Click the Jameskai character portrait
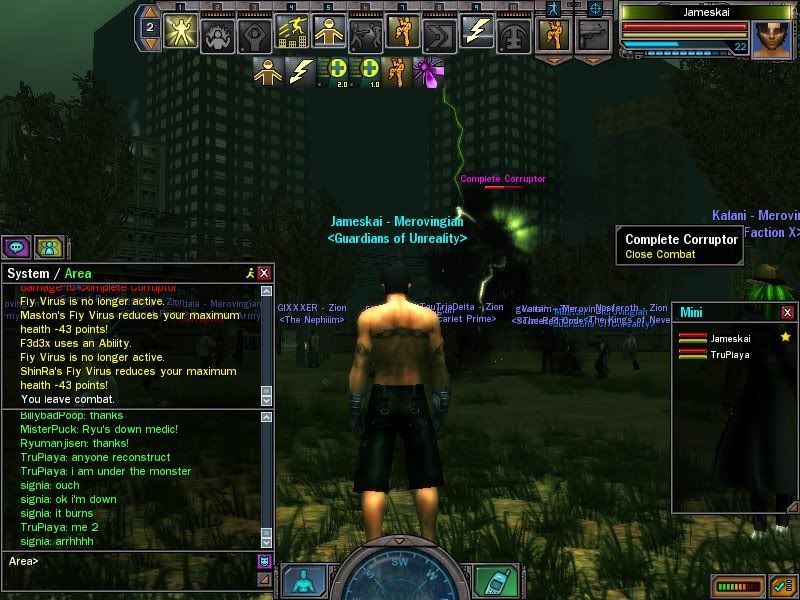The height and width of the screenshot is (600, 800). (771, 39)
